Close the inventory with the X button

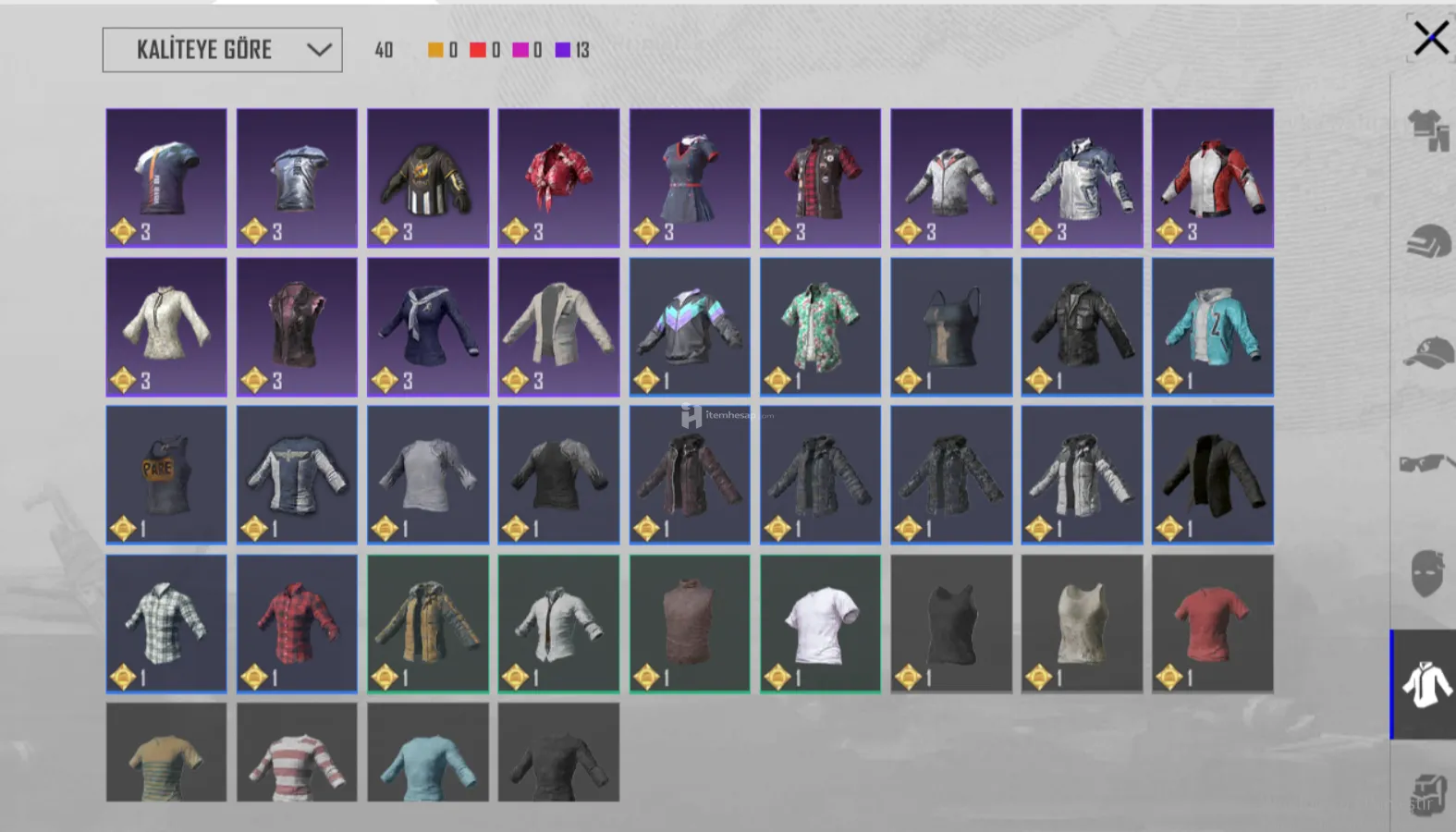point(1430,39)
